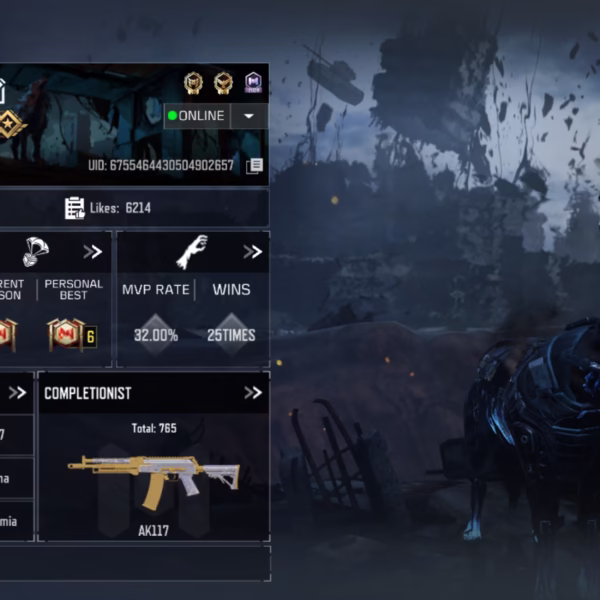Expand the parachute Battle Royale panel arrow
The width and height of the screenshot is (600, 600).
click(92, 252)
